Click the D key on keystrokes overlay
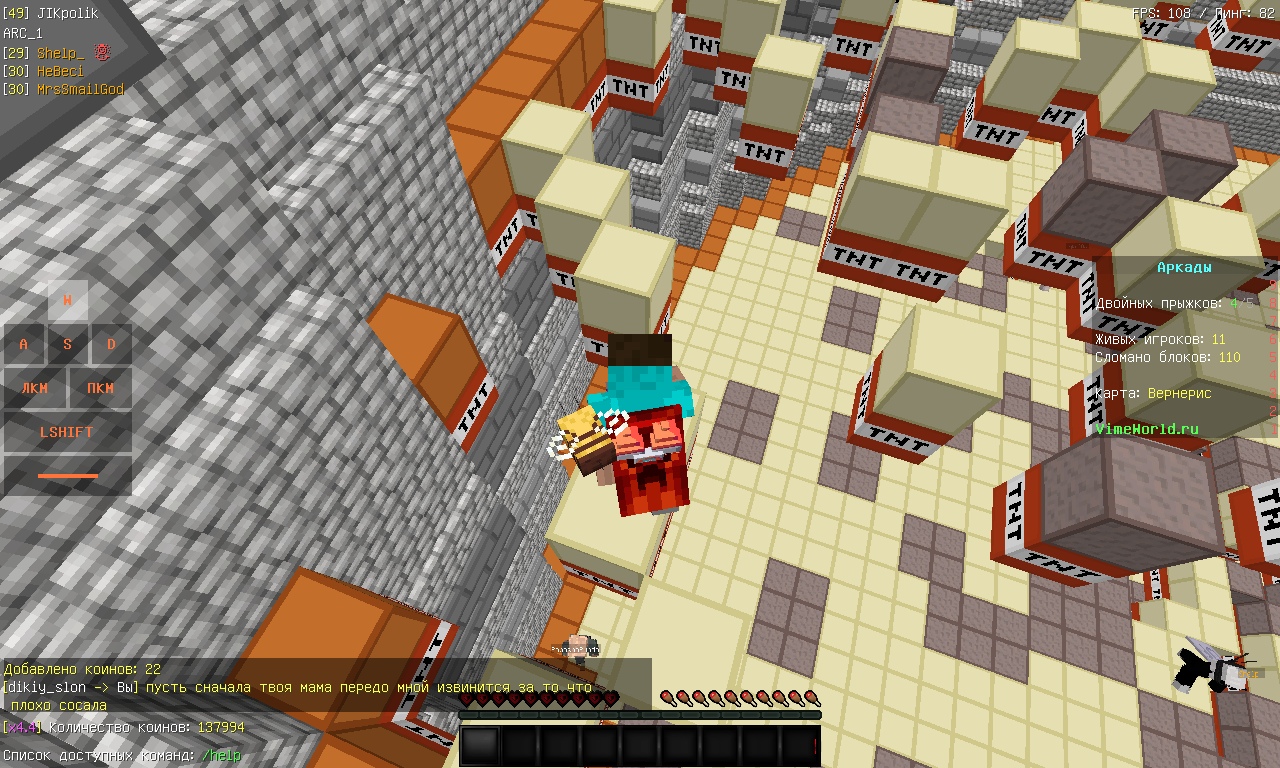 tap(110, 343)
